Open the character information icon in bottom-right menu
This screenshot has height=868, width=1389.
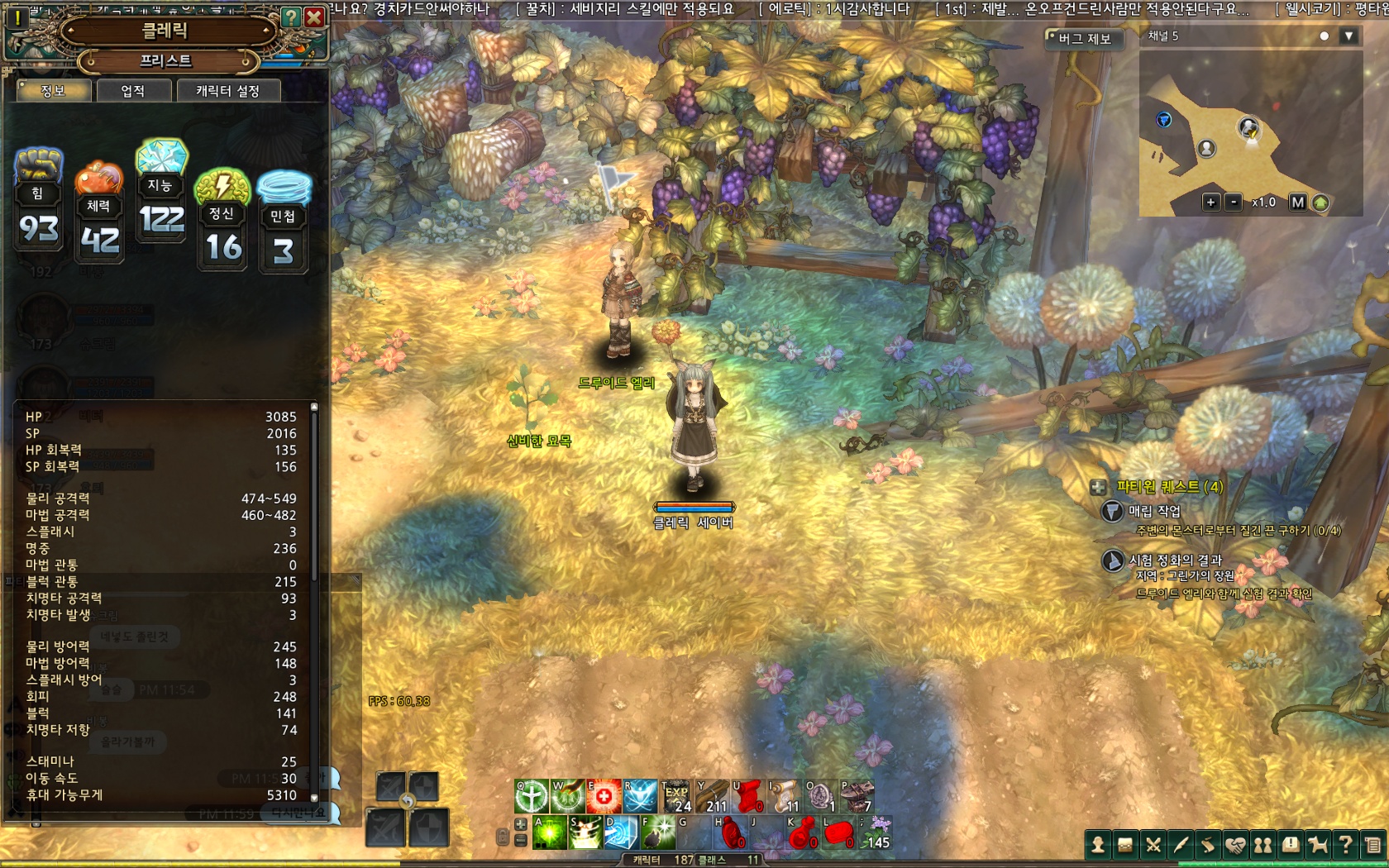point(1099,845)
